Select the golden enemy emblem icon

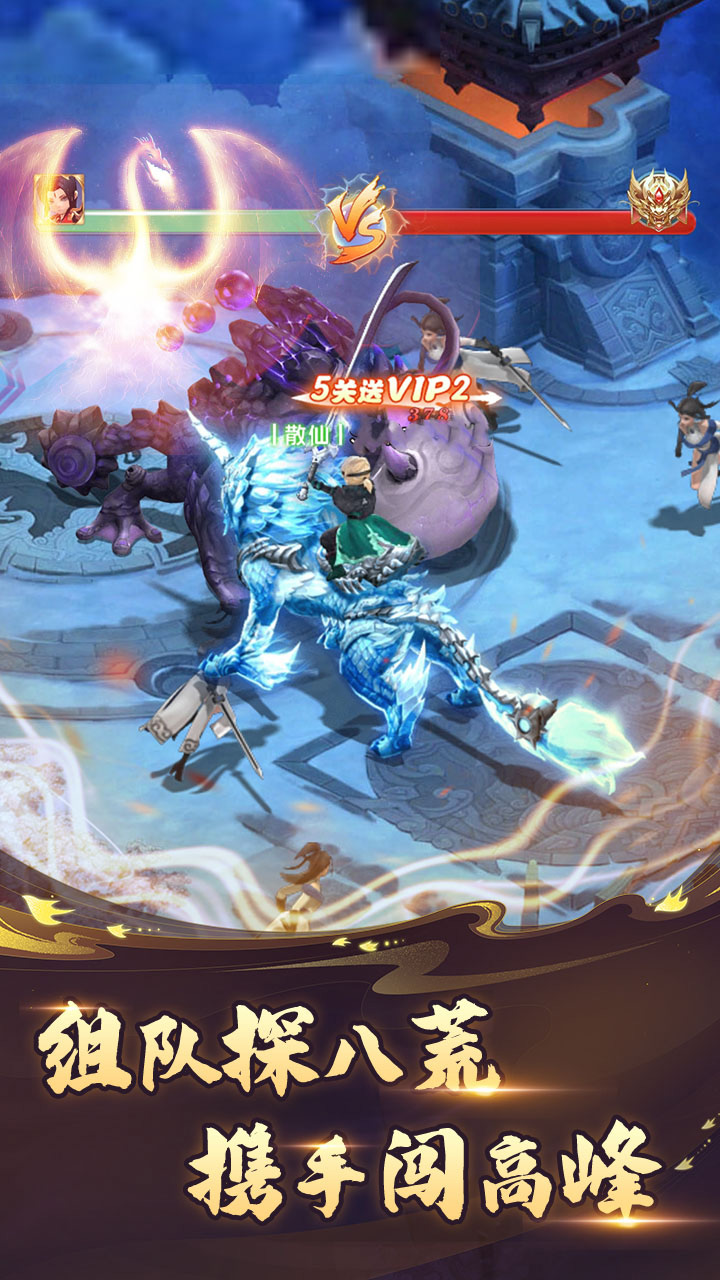[x=657, y=199]
